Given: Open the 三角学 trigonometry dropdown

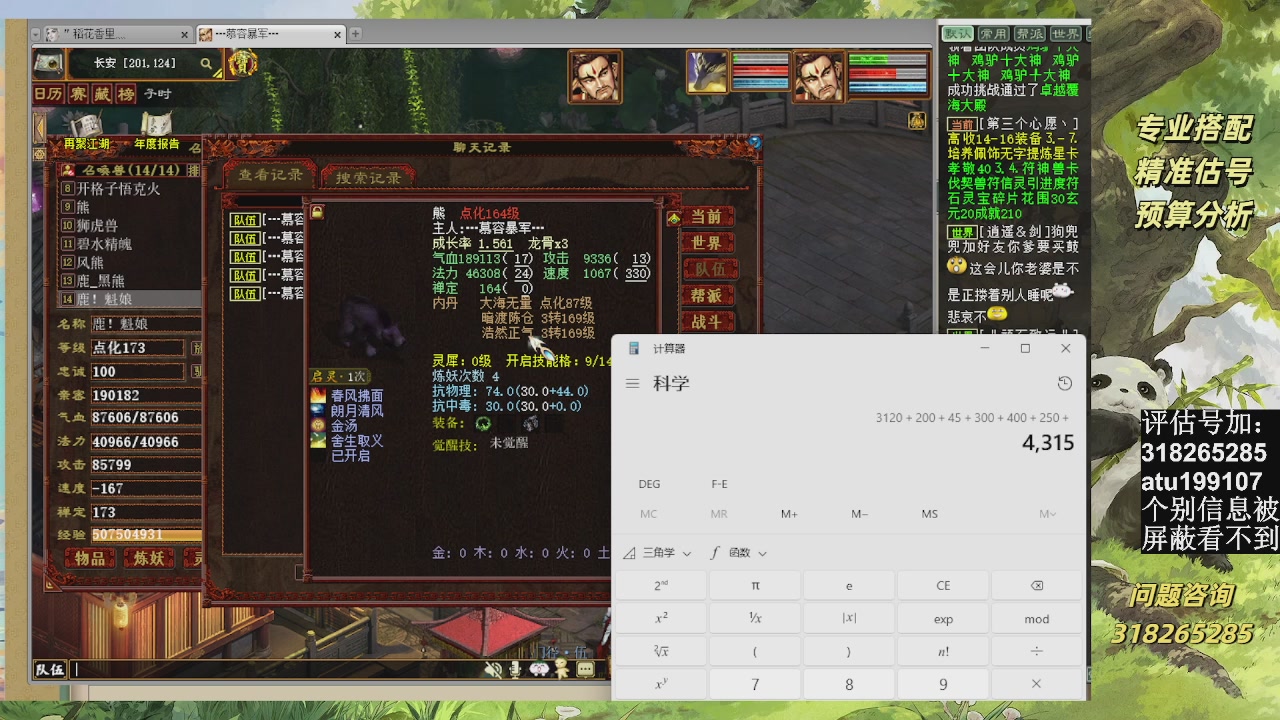Looking at the screenshot, I should [x=661, y=553].
